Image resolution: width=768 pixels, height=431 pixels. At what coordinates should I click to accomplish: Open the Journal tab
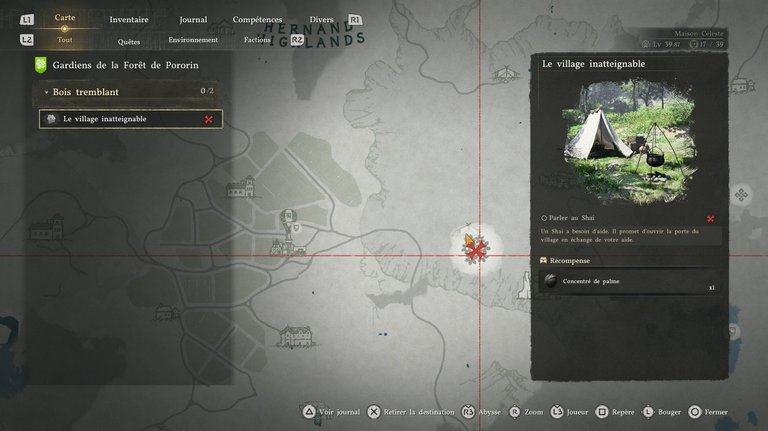pos(193,19)
